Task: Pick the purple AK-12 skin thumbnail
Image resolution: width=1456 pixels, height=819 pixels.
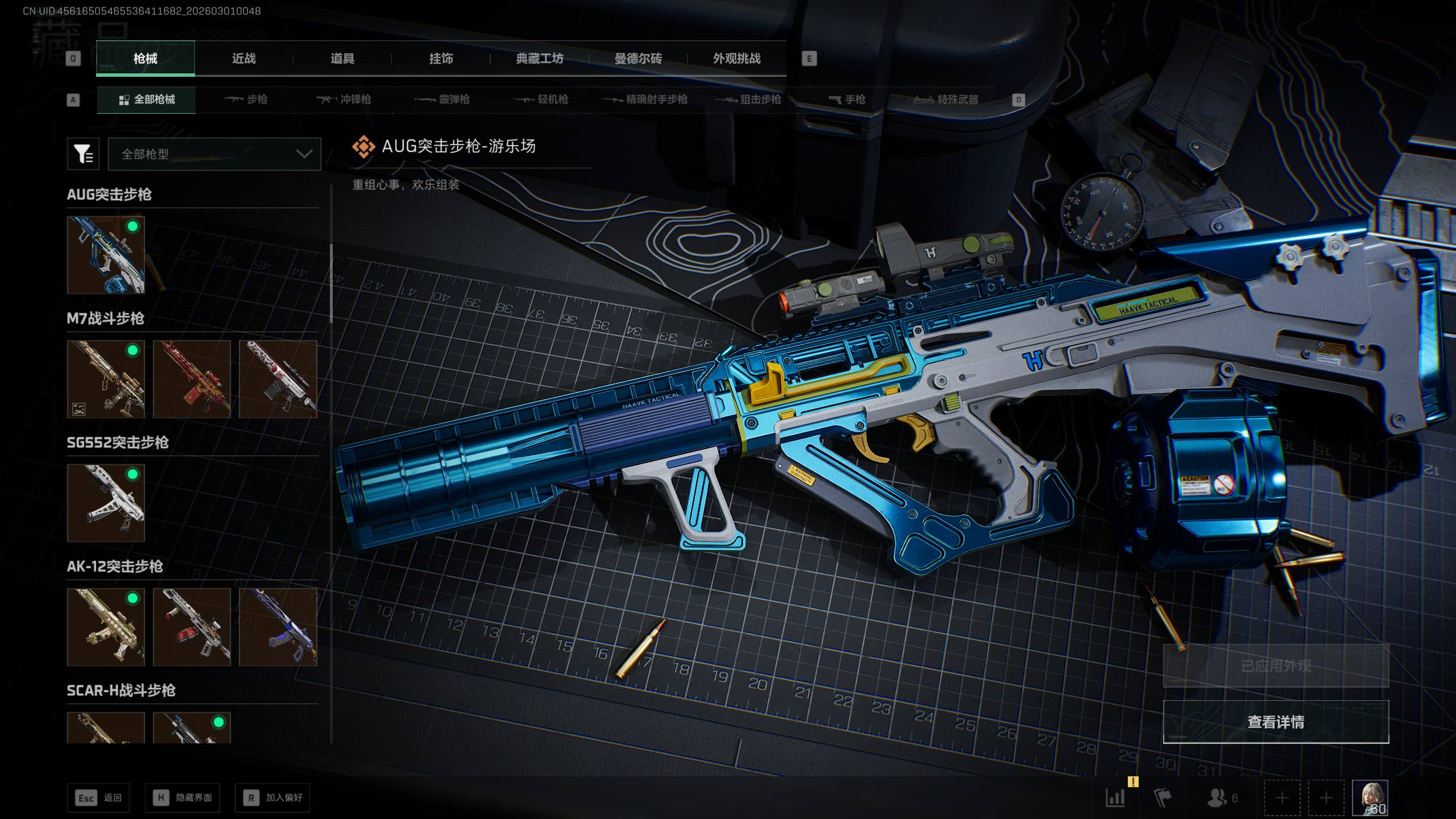Action: (278, 627)
